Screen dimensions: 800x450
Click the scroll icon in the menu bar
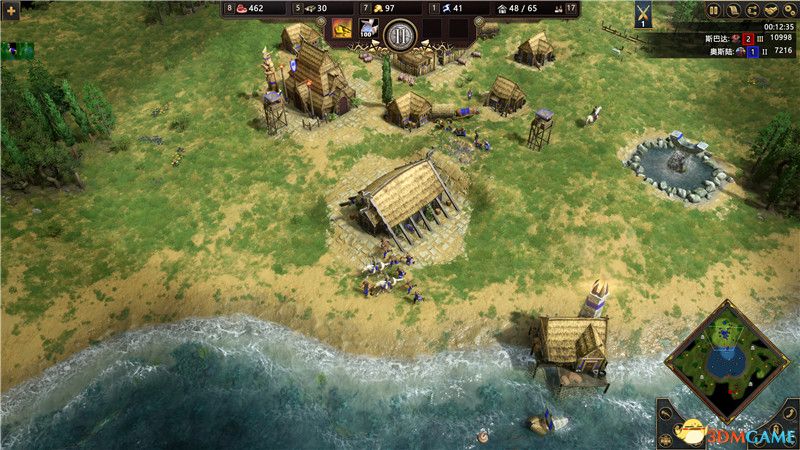734,10
